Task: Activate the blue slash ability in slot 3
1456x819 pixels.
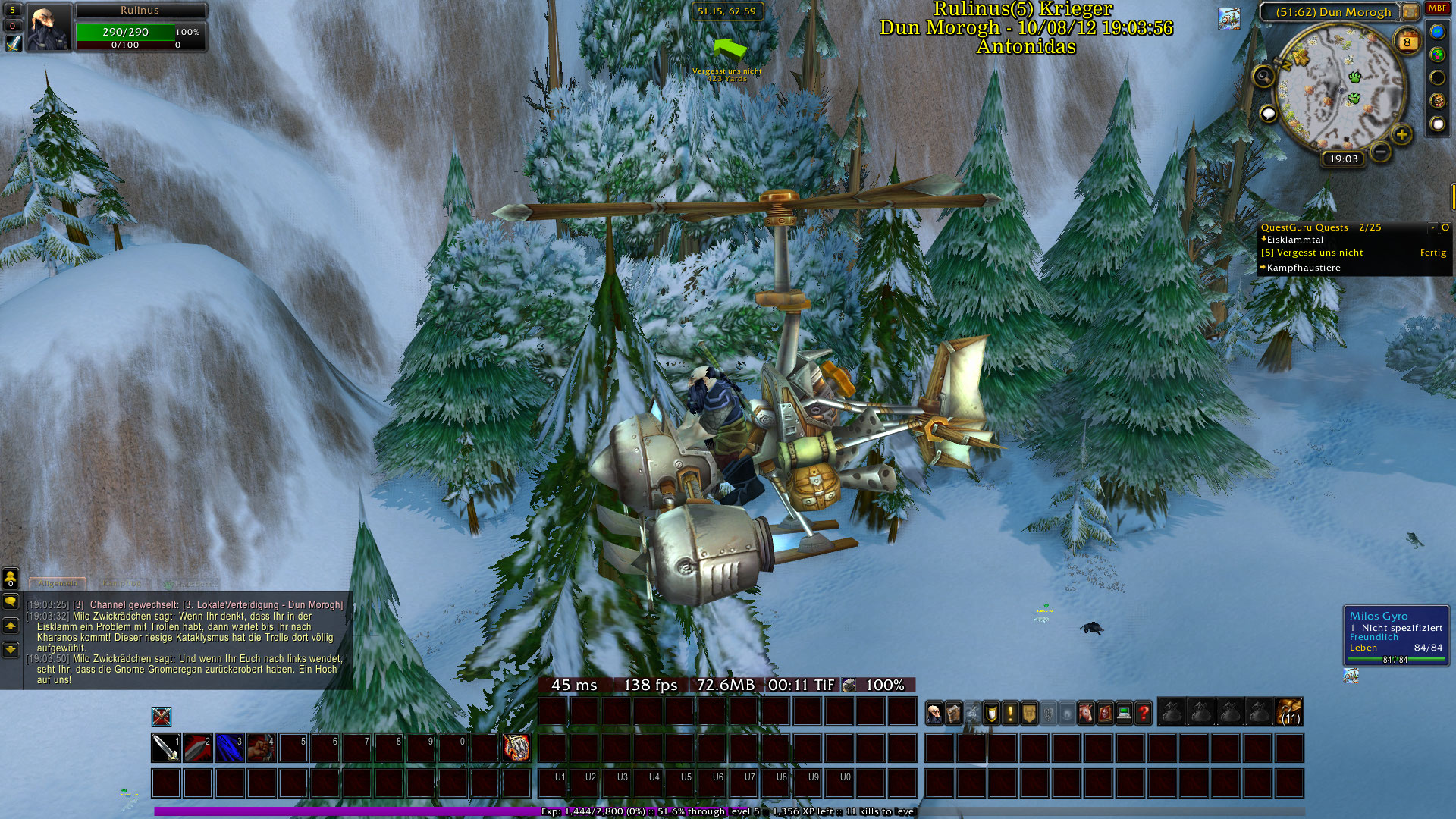Action: 229,748
